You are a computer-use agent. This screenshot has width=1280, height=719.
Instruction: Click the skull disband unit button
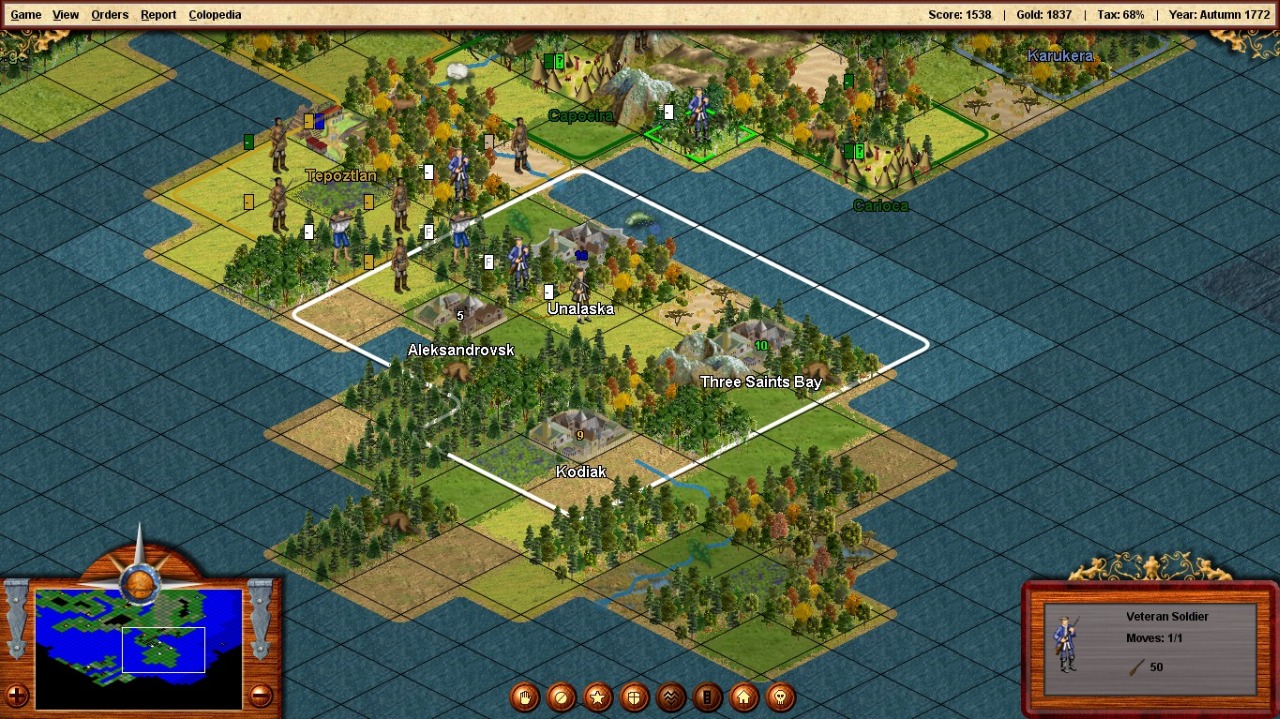click(780, 697)
